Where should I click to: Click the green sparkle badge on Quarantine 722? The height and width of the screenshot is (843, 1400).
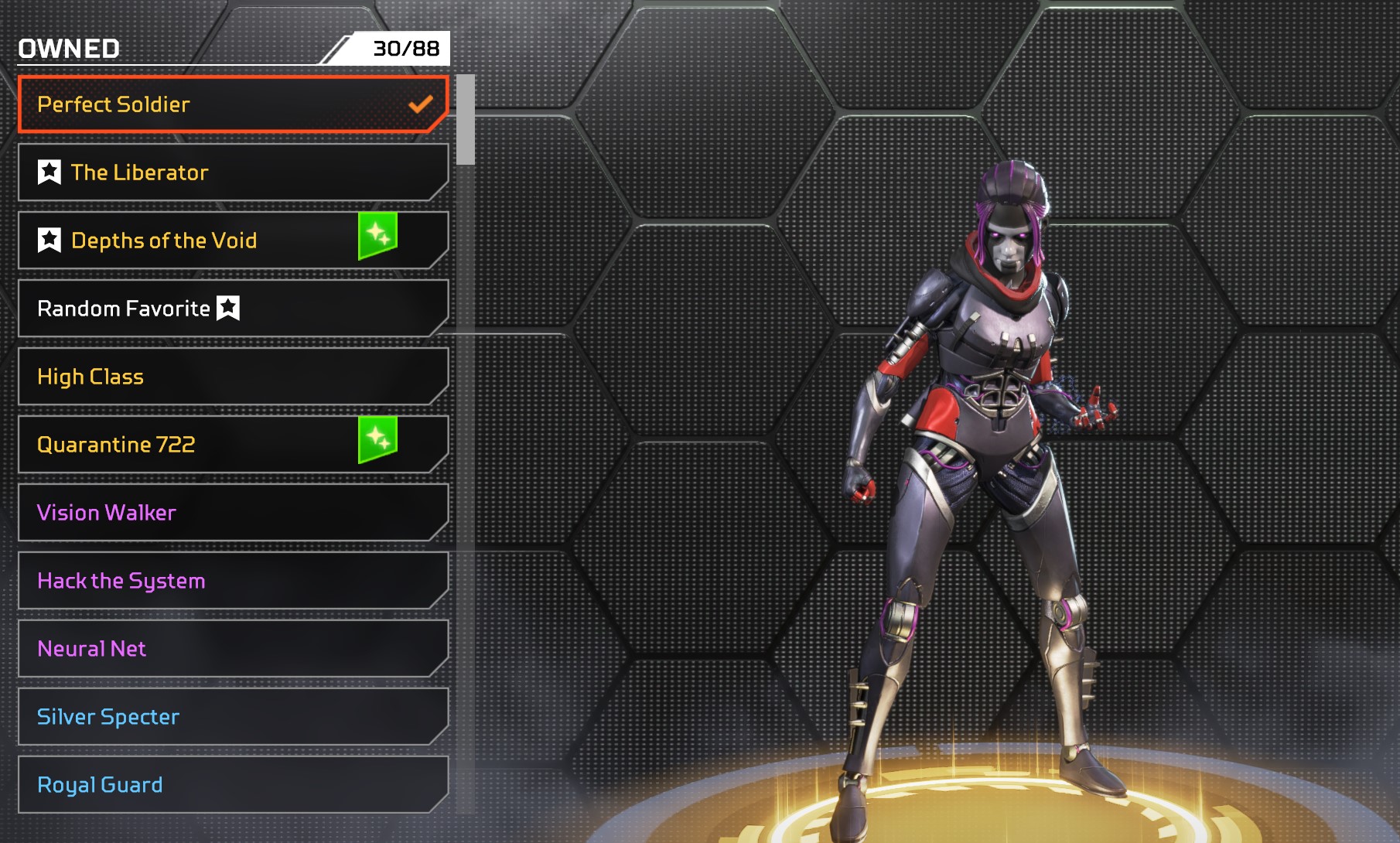[377, 439]
